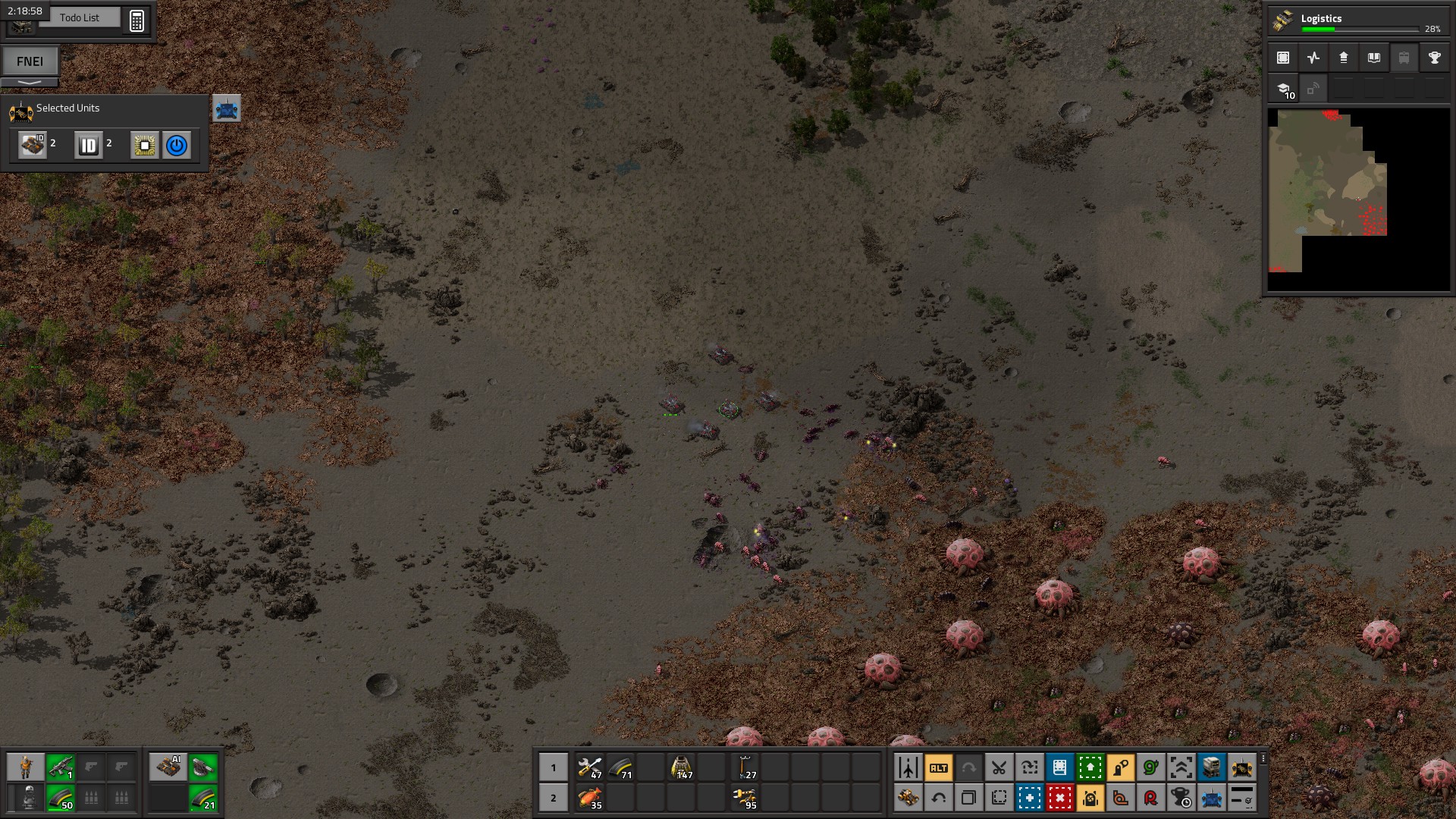Open the achievements trophy menu
This screenshot has width=1456, height=819.
click(1434, 58)
